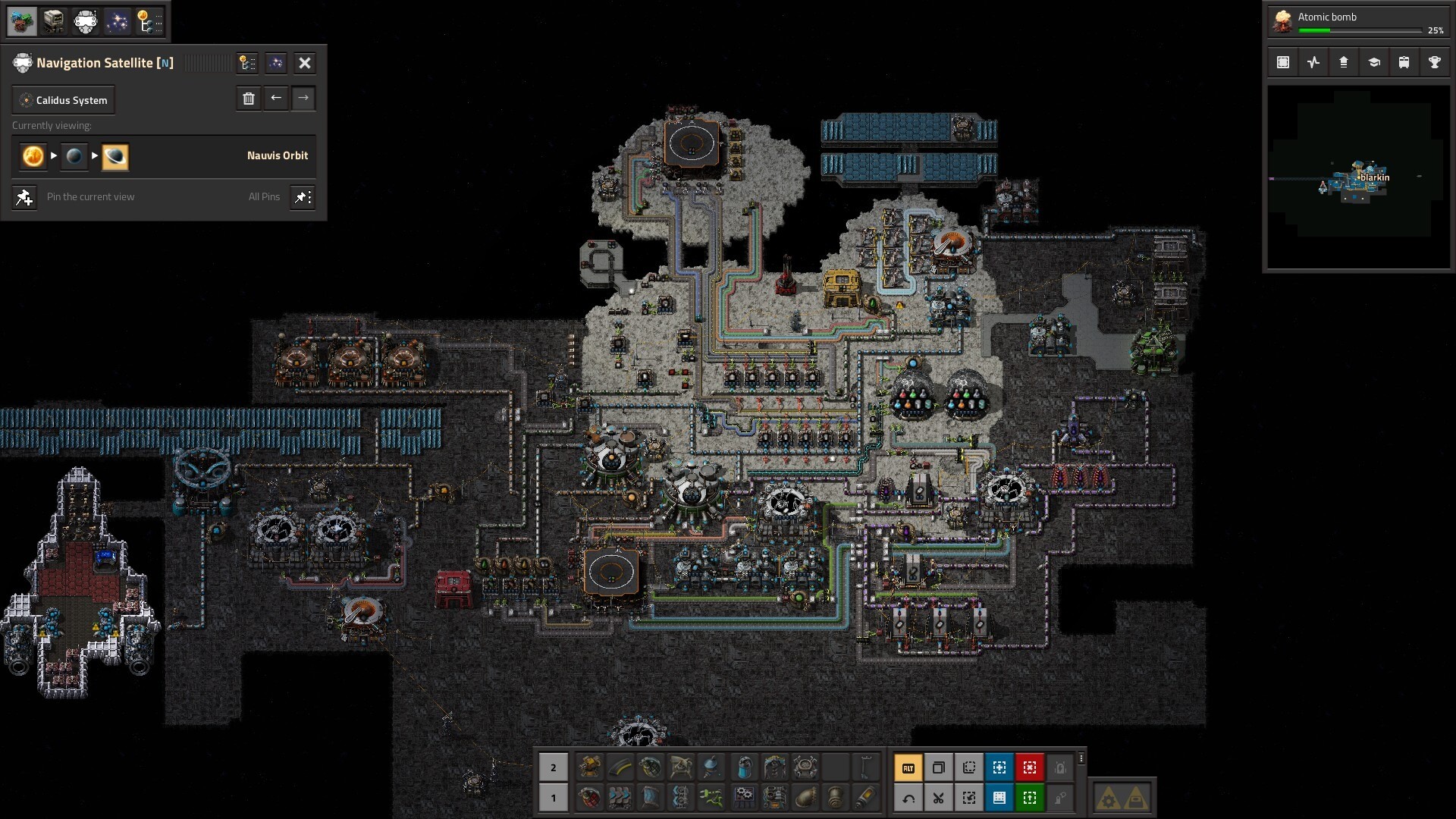Select the red deconstruction planner tool
The image size is (1456, 819).
click(x=1029, y=768)
